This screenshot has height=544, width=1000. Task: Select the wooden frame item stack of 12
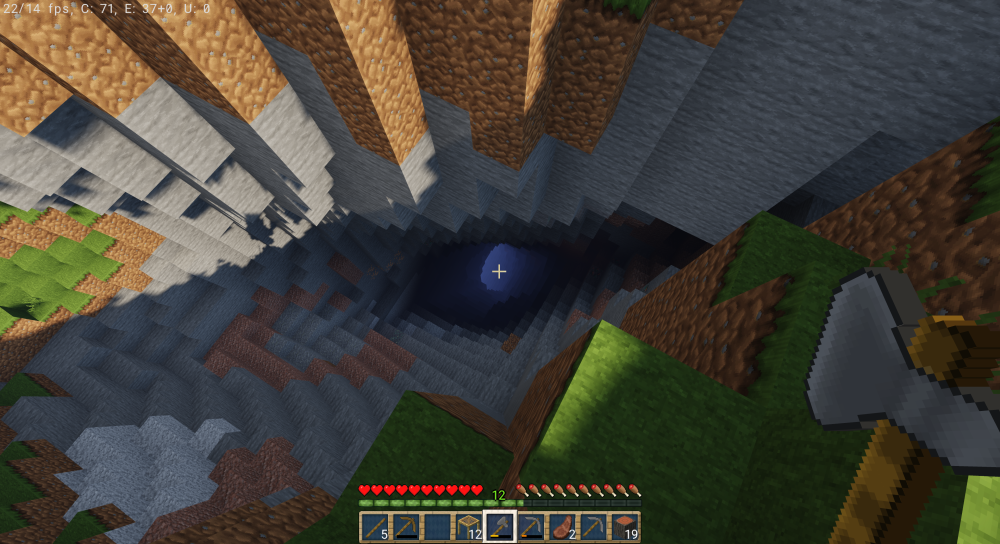[x=468, y=527]
